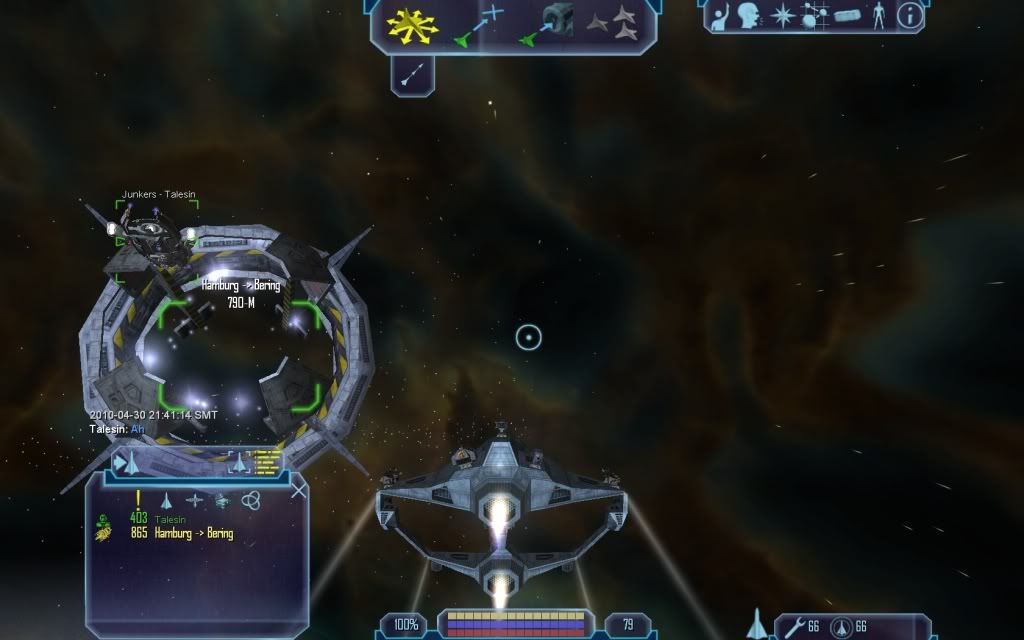1024x640 pixels.
Task: Open the circled i information icon
Action: (909, 15)
